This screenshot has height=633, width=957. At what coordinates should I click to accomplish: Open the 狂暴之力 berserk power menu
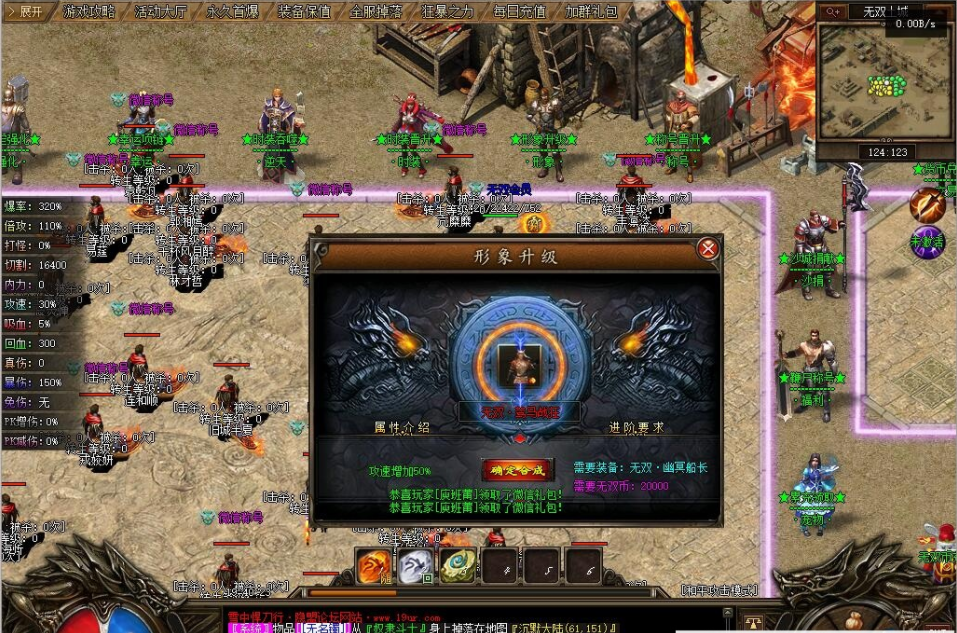point(448,12)
